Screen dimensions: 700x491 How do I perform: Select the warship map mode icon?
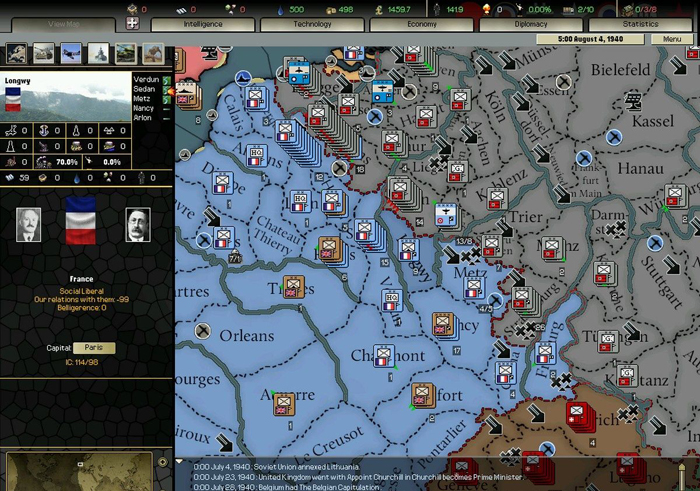98,53
